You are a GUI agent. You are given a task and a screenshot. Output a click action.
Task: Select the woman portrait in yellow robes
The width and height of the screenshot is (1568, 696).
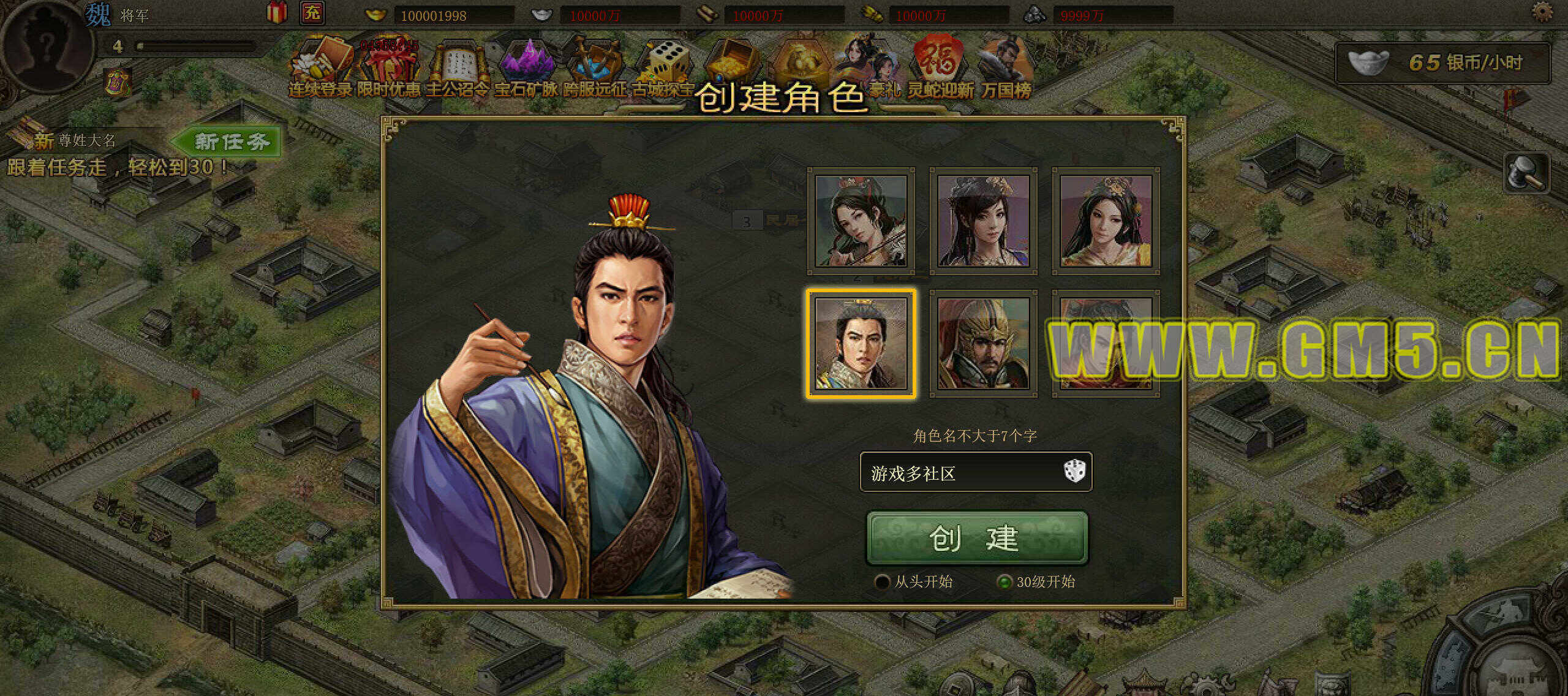pos(1106,221)
